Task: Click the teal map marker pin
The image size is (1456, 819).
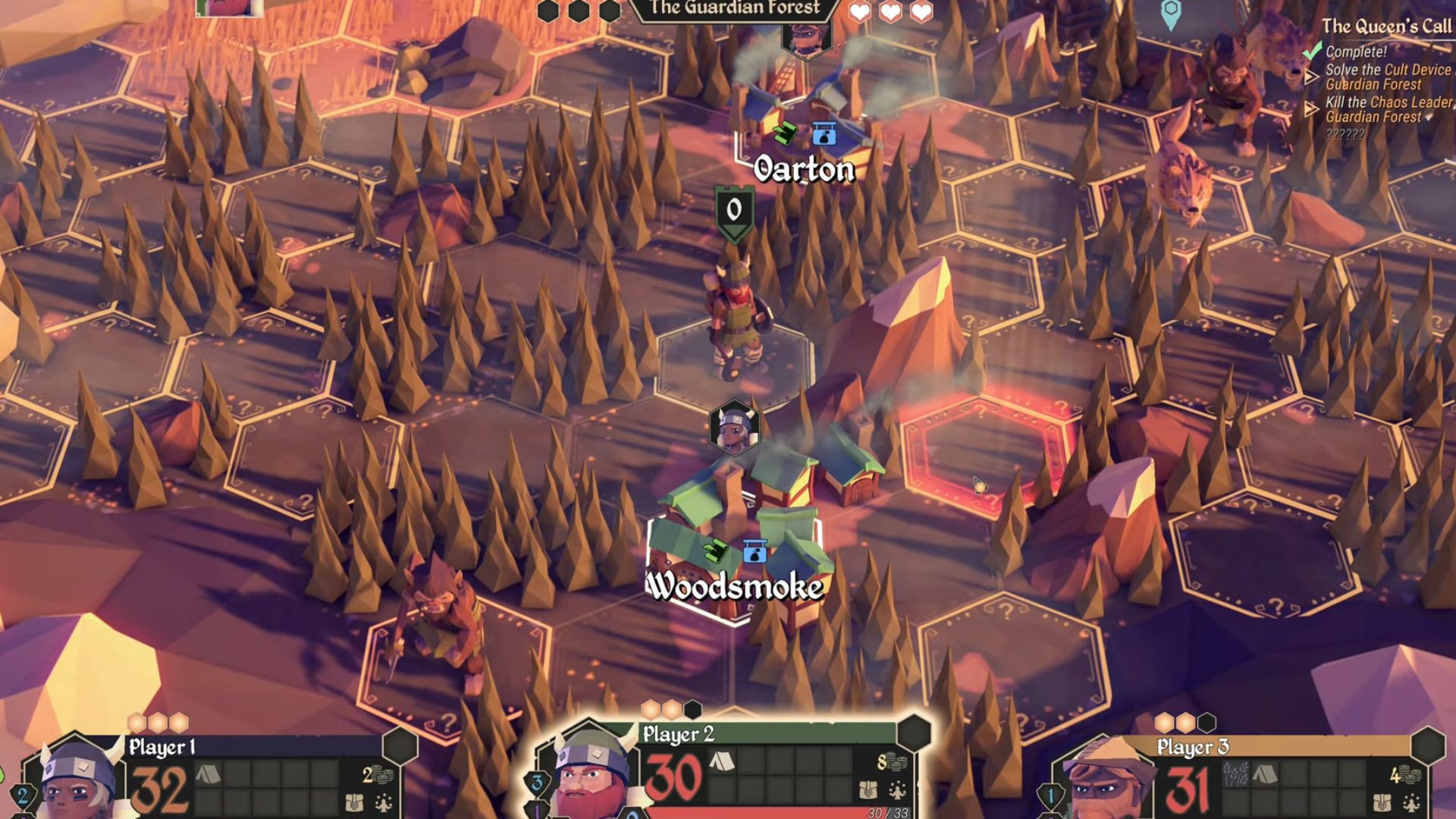Action: point(1171,13)
